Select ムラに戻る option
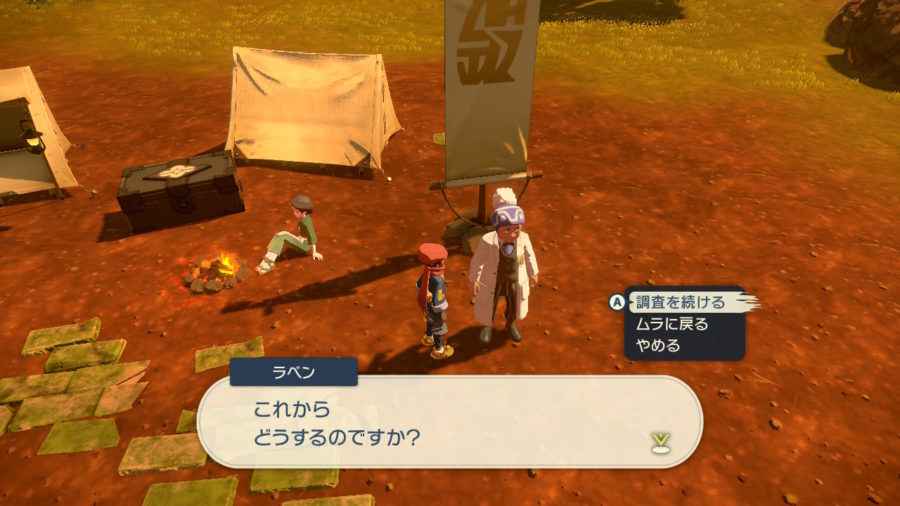 pos(671,324)
